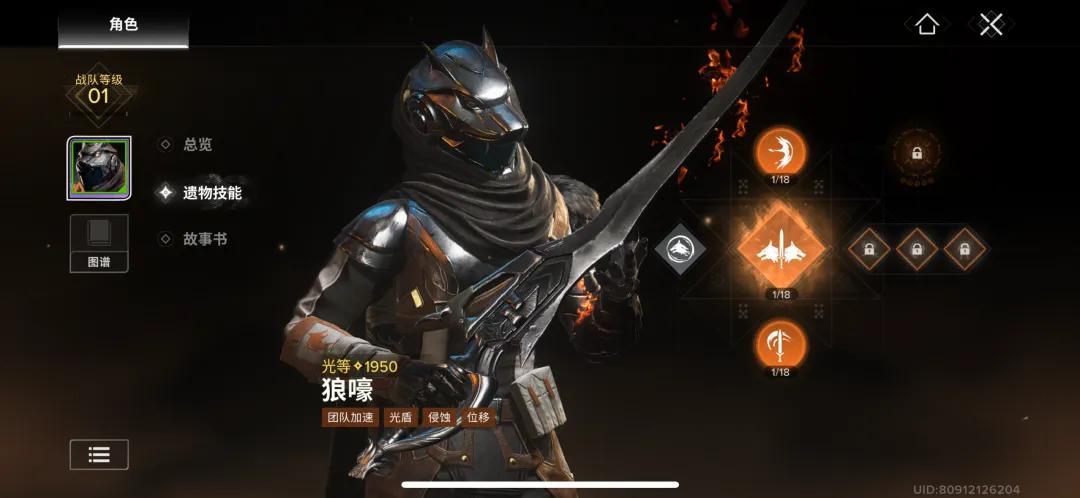Switch to the 角色 tab
Screen dimensions: 1080x498
pyautogui.click(x=123, y=25)
